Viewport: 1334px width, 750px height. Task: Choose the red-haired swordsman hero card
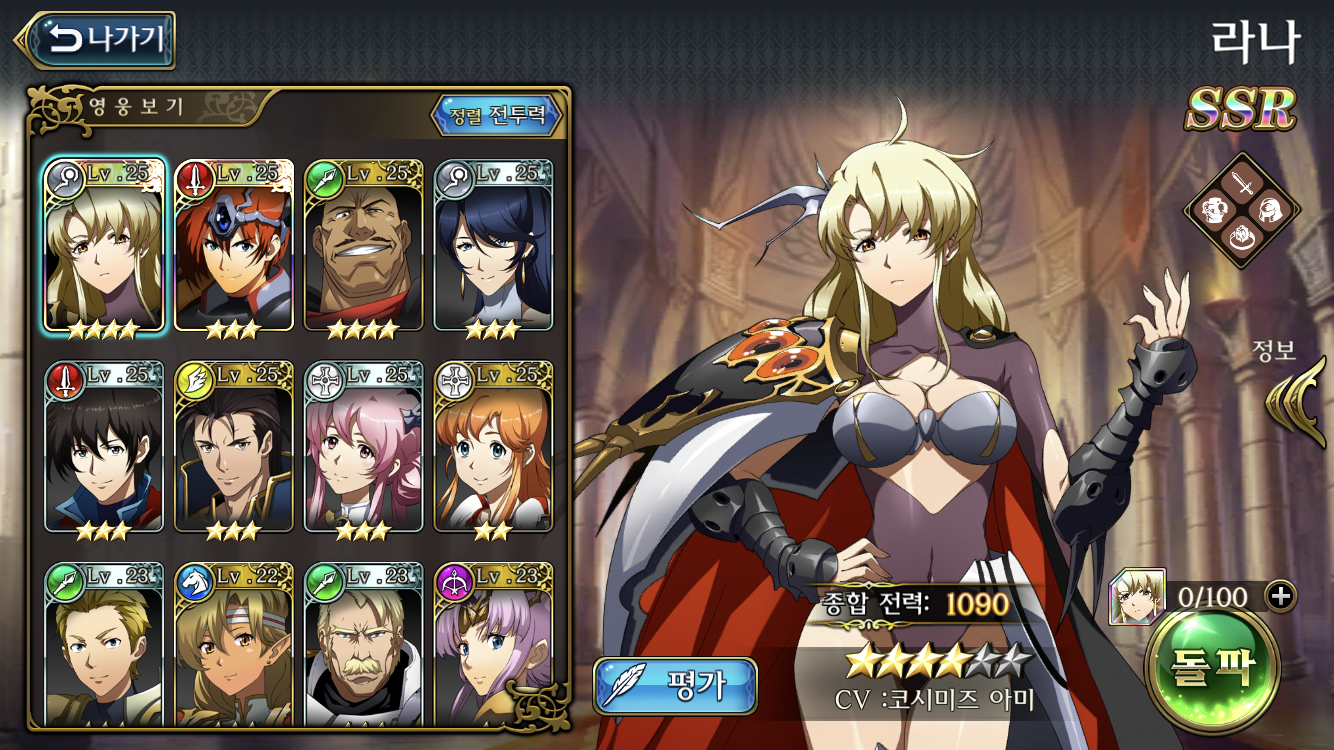point(234,246)
